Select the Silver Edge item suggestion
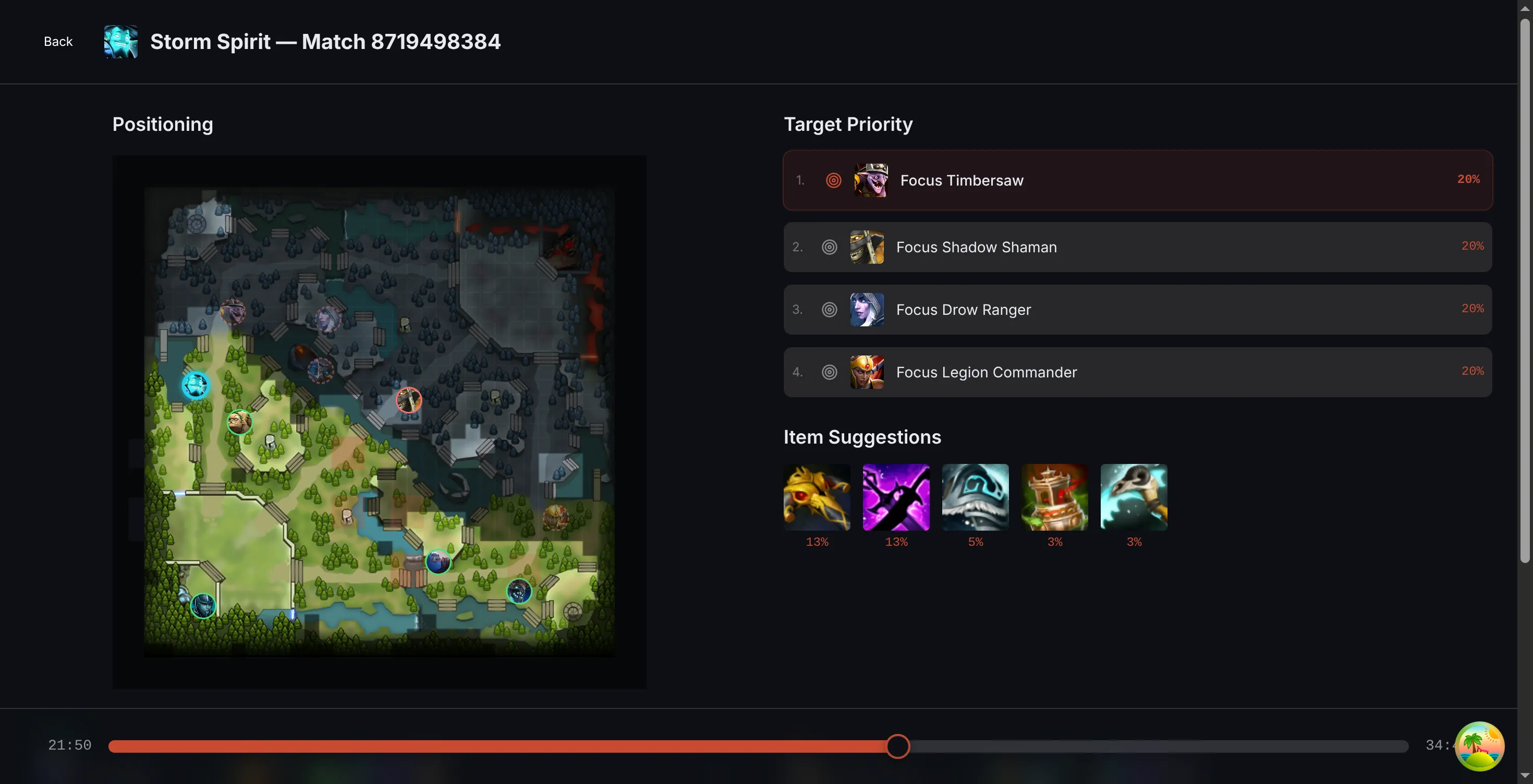 click(x=896, y=497)
